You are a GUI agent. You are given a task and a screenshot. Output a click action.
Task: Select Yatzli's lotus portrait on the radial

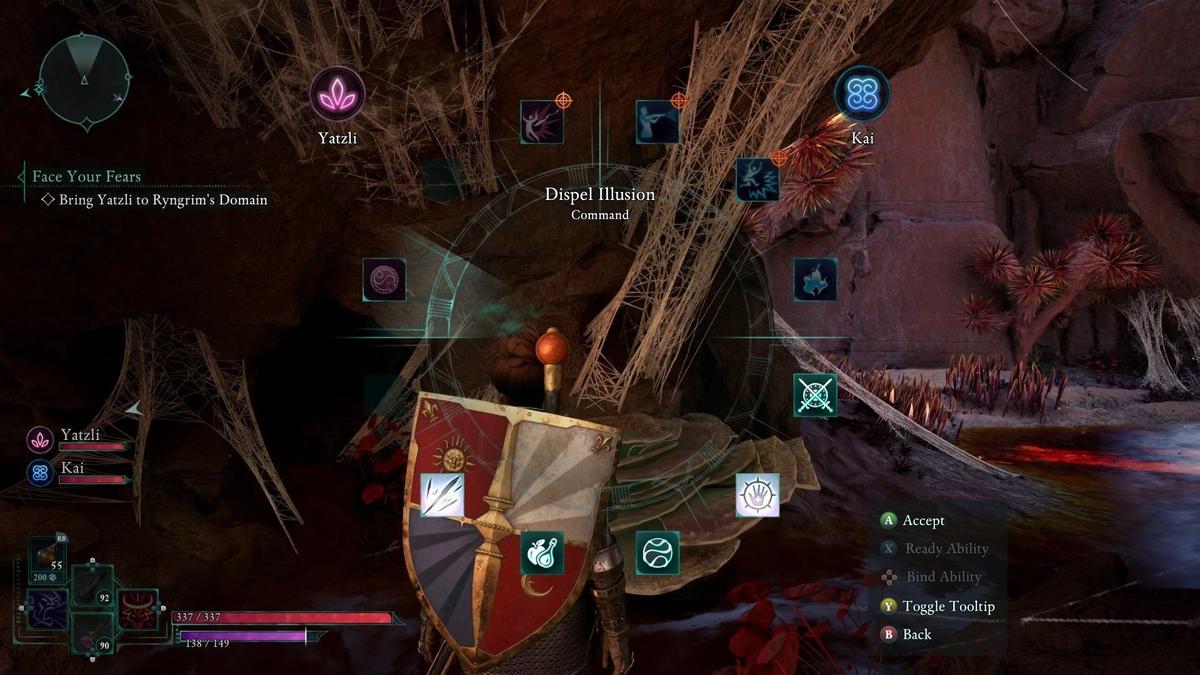click(337, 94)
